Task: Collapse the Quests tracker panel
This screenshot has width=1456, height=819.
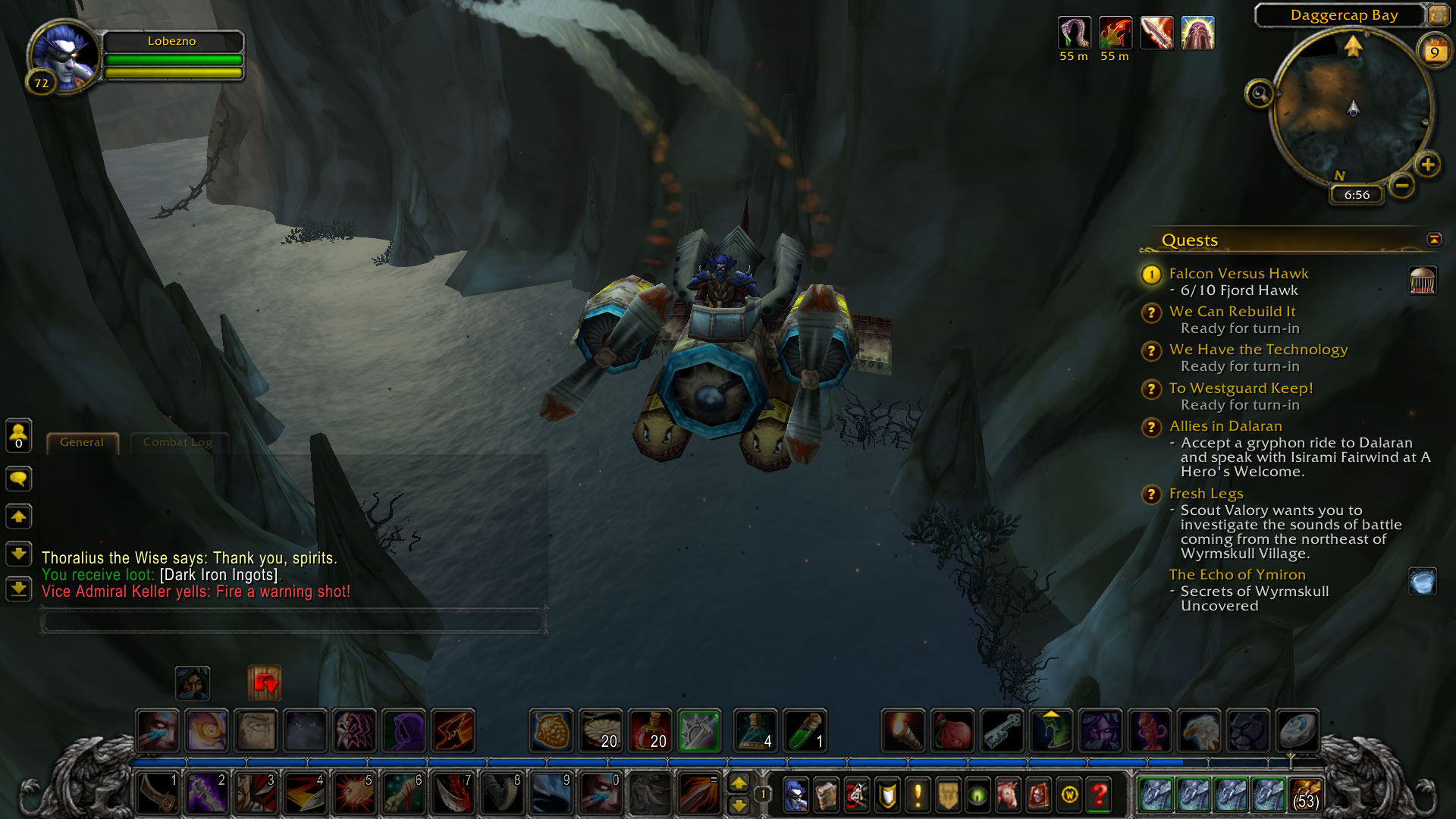Action: point(1433,240)
